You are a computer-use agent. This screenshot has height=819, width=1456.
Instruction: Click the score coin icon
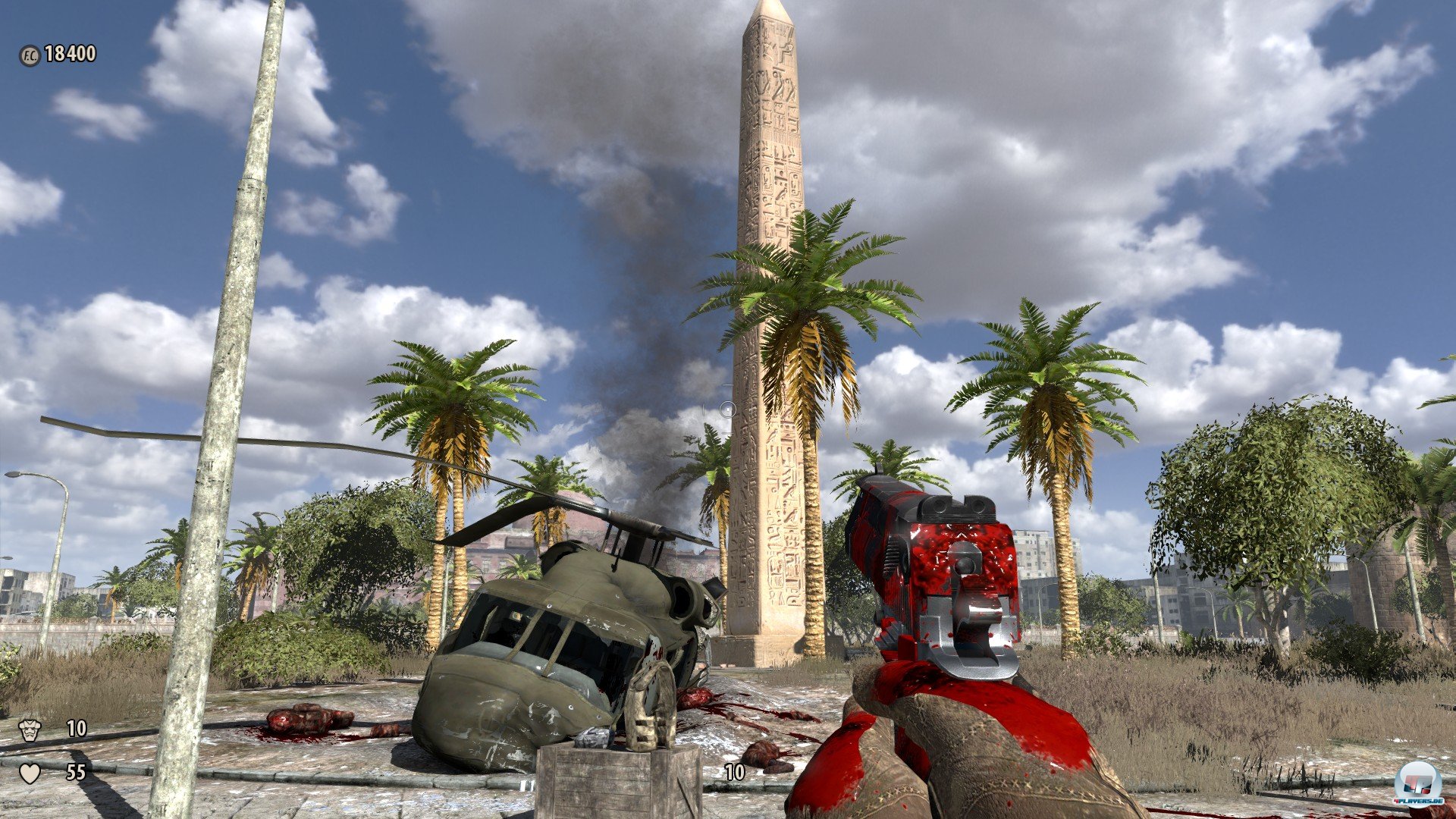point(30,55)
